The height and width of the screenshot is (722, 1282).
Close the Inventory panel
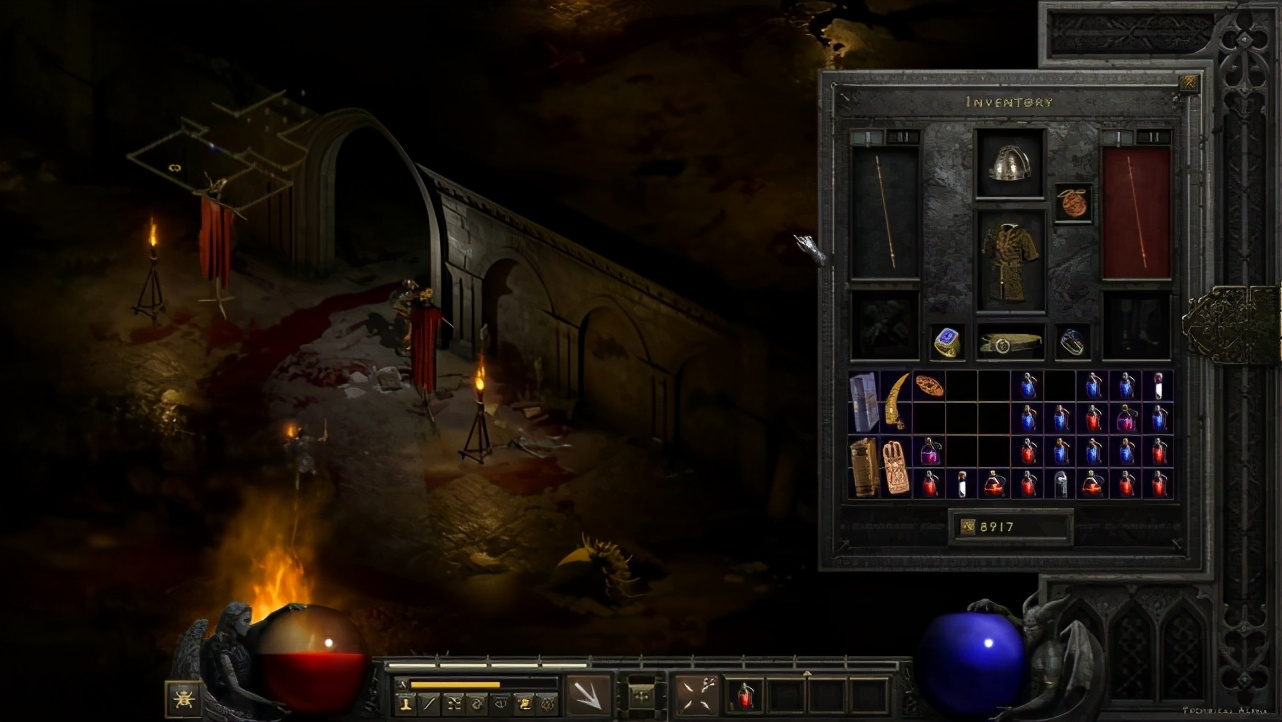[x=1188, y=84]
